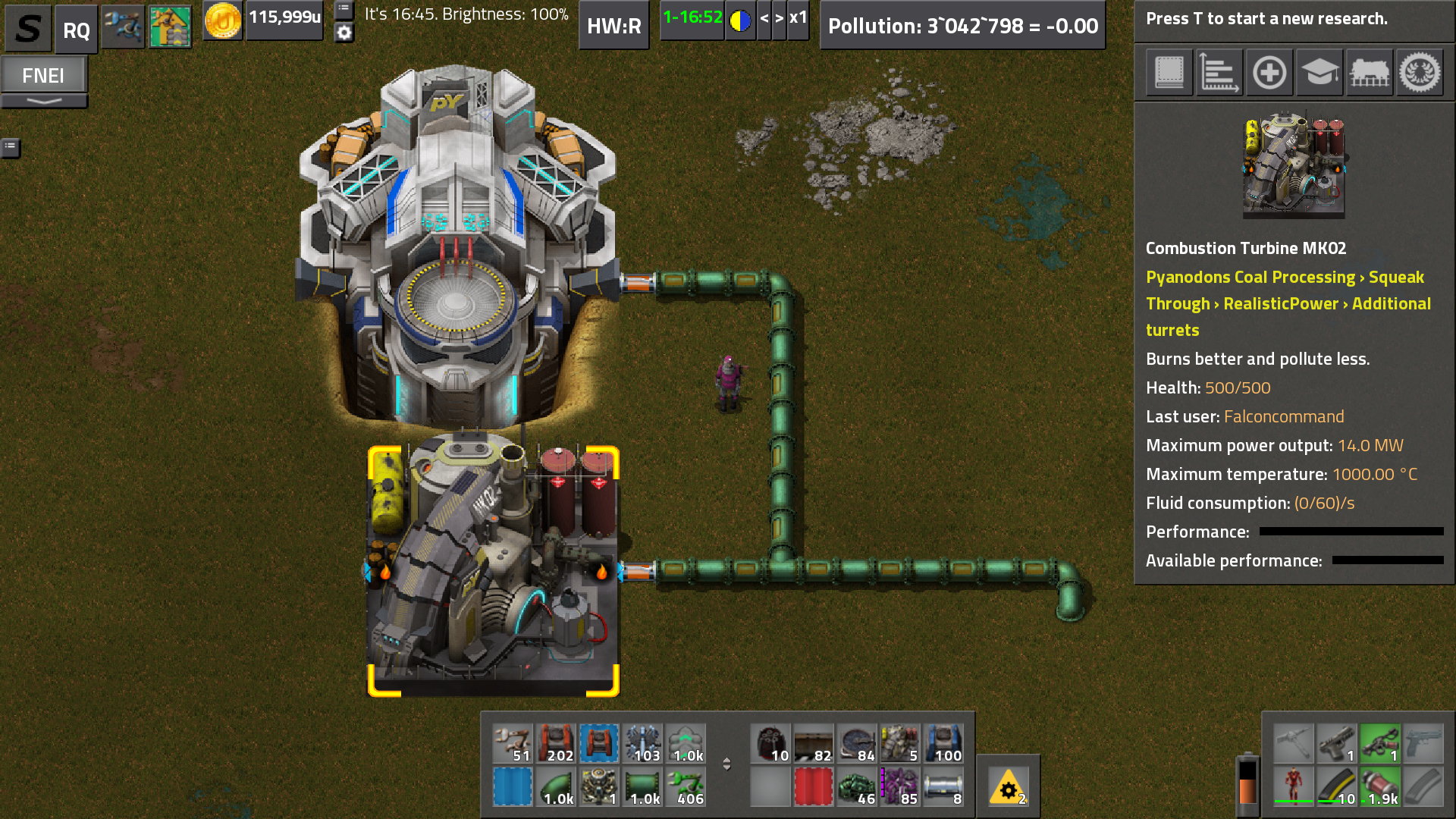Show the production statistics chart
The width and height of the screenshot is (1456, 819).
click(x=1219, y=73)
